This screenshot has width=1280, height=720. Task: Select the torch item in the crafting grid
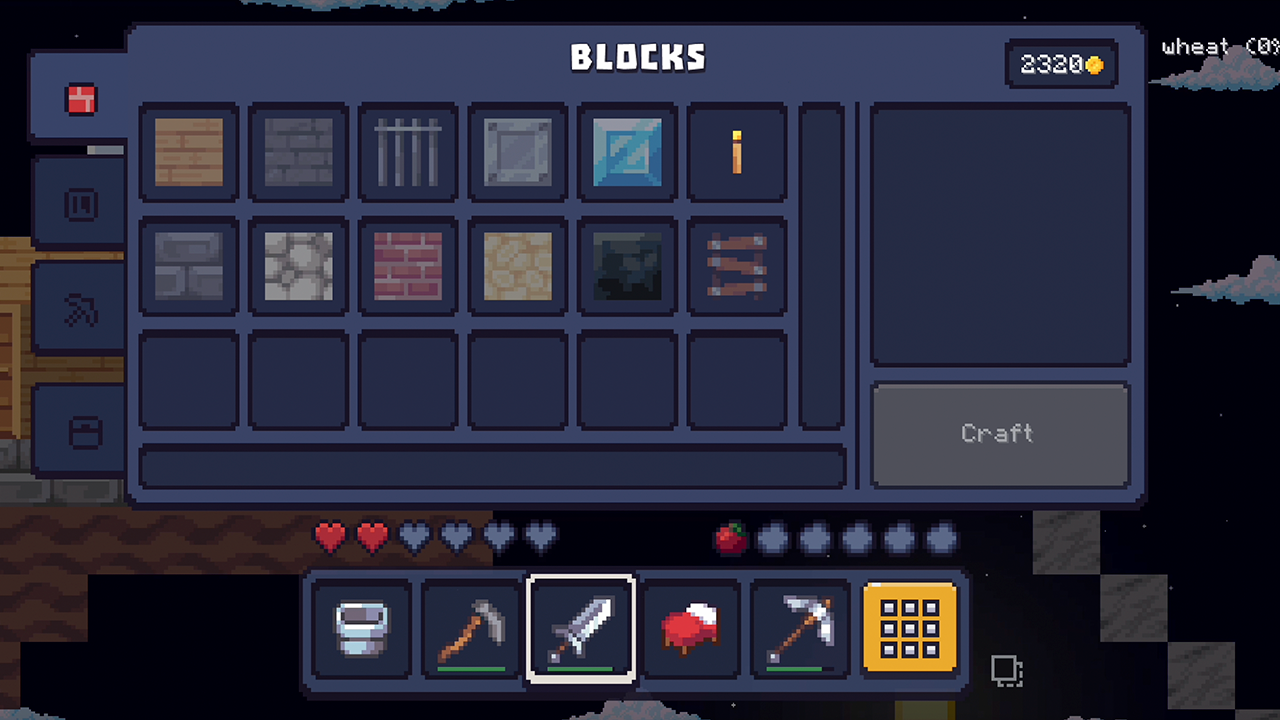coord(736,154)
